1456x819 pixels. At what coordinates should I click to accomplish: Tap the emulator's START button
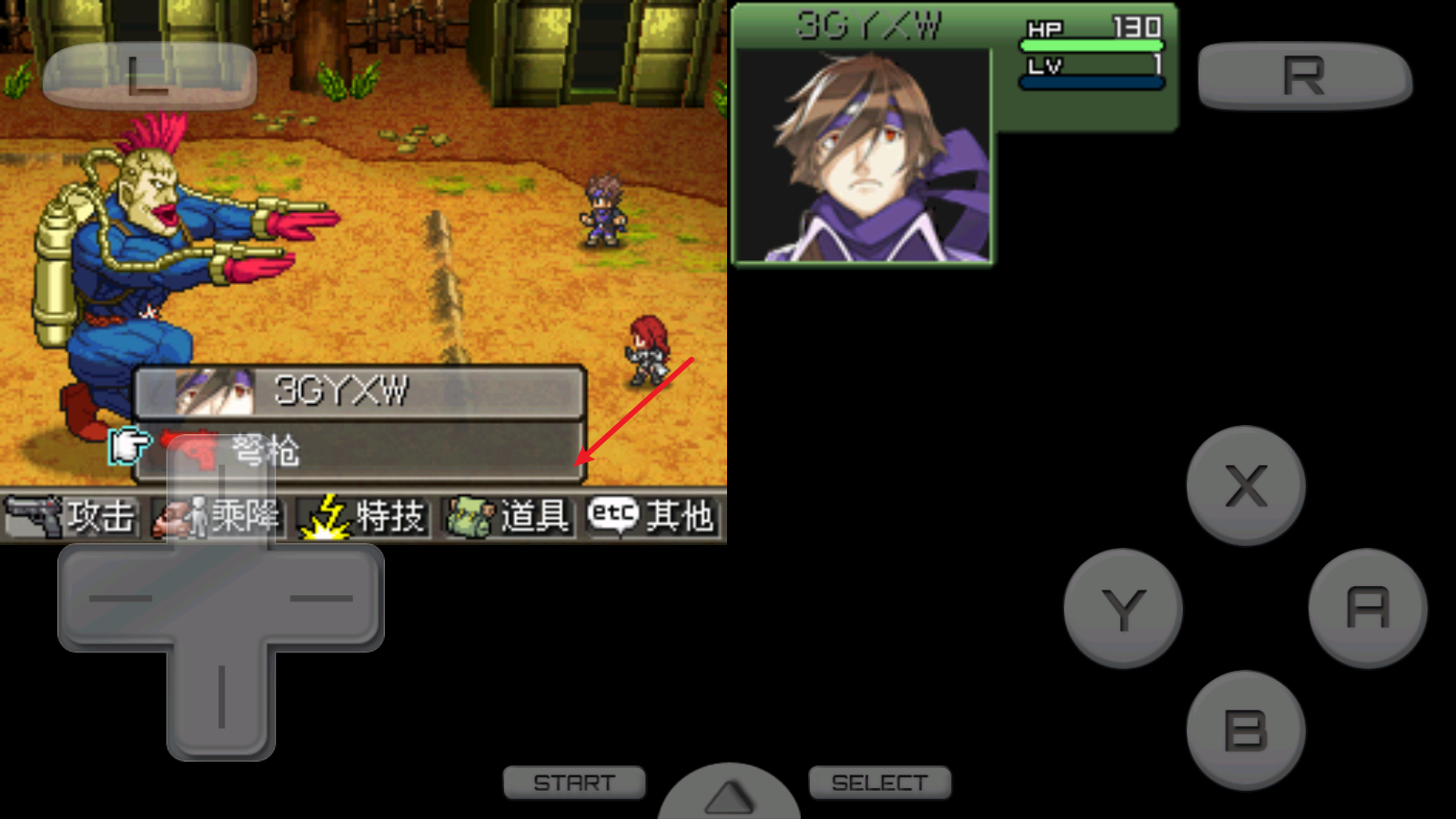574,783
